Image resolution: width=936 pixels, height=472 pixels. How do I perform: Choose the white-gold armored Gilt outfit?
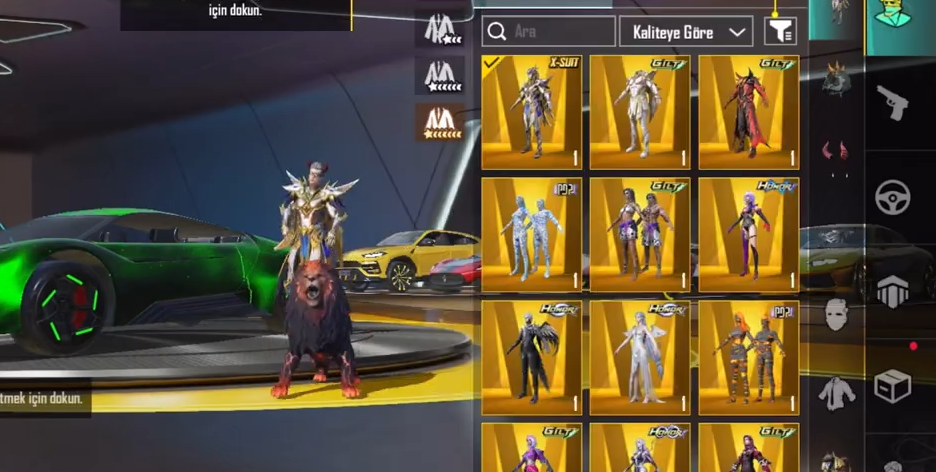pyautogui.click(x=639, y=112)
